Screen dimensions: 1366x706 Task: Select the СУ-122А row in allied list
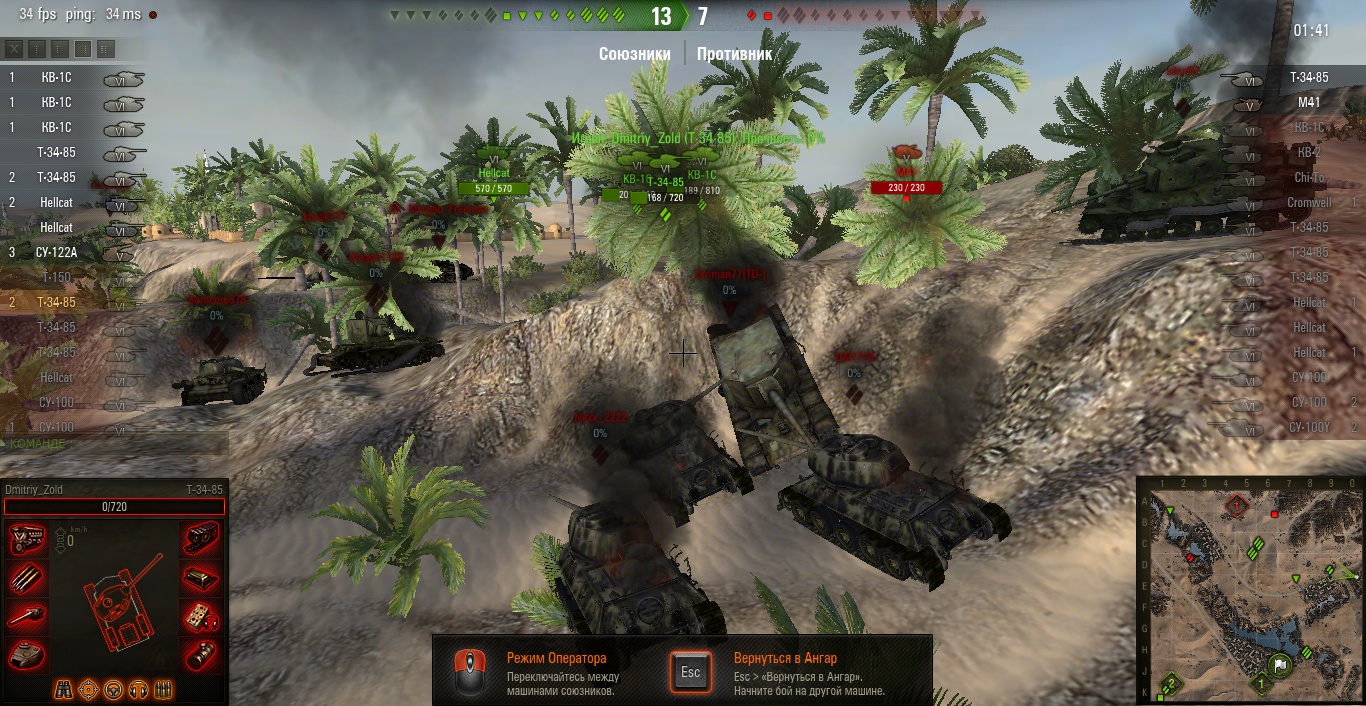(x=58, y=252)
